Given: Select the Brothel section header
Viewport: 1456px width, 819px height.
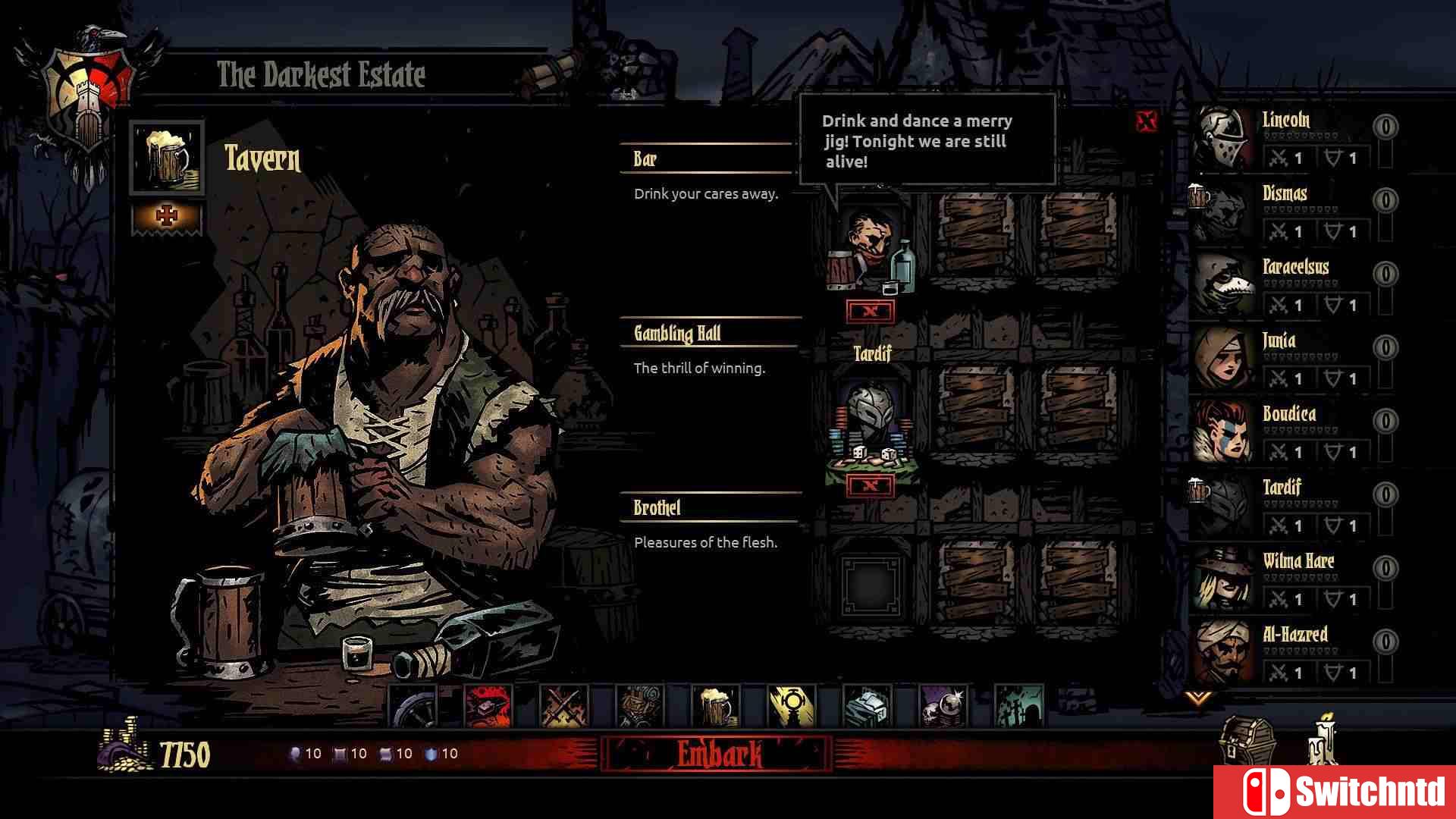Looking at the screenshot, I should [x=657, y=507].
